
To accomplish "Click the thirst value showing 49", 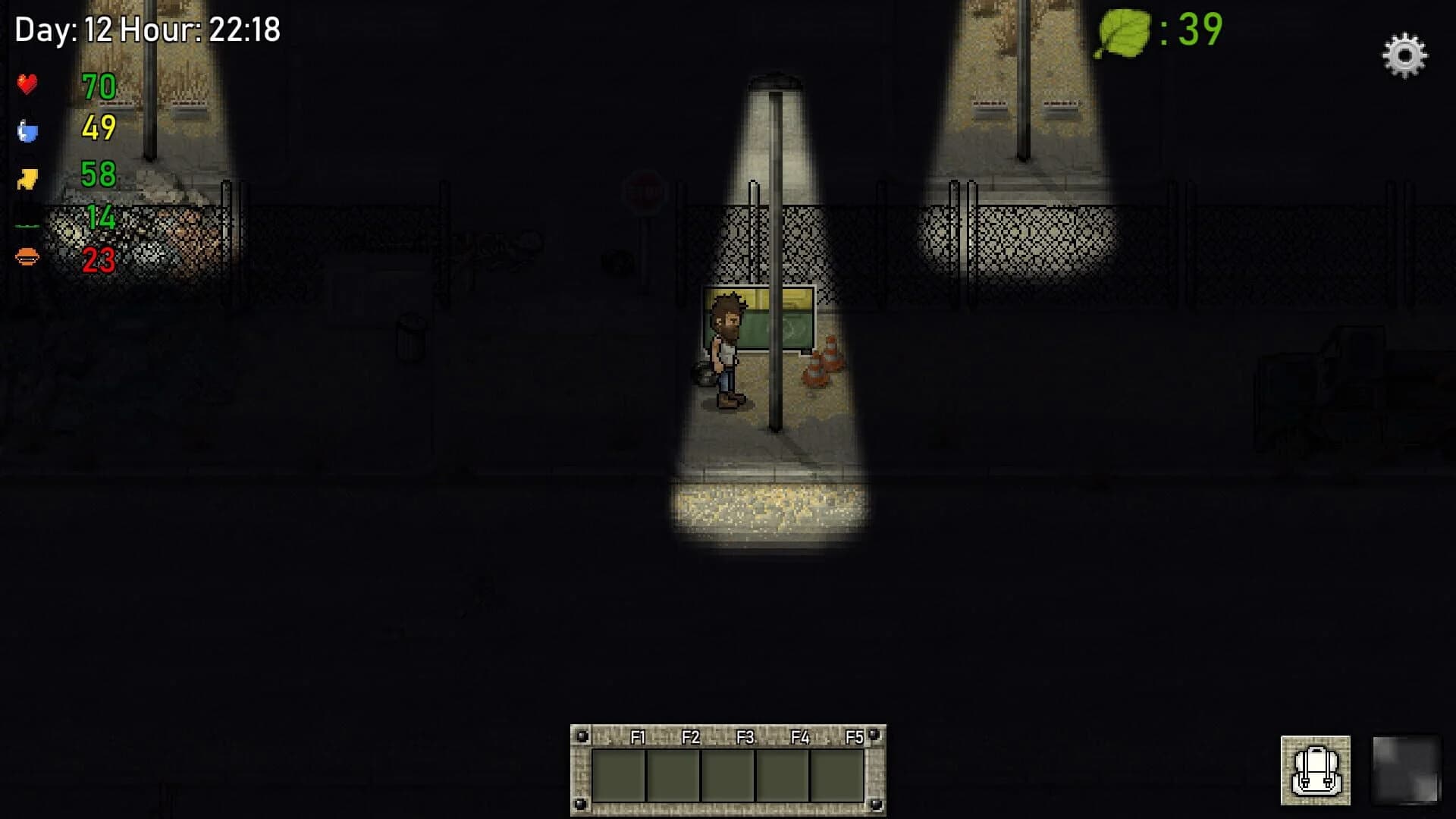I will click(98, 130).
